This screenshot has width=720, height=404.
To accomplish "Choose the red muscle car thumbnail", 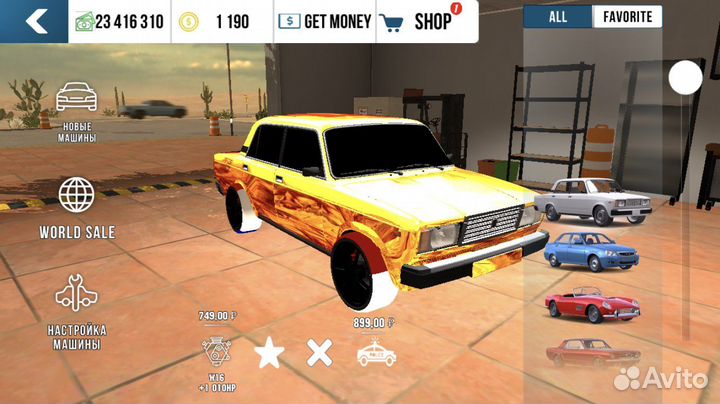I will click(591, 352).
